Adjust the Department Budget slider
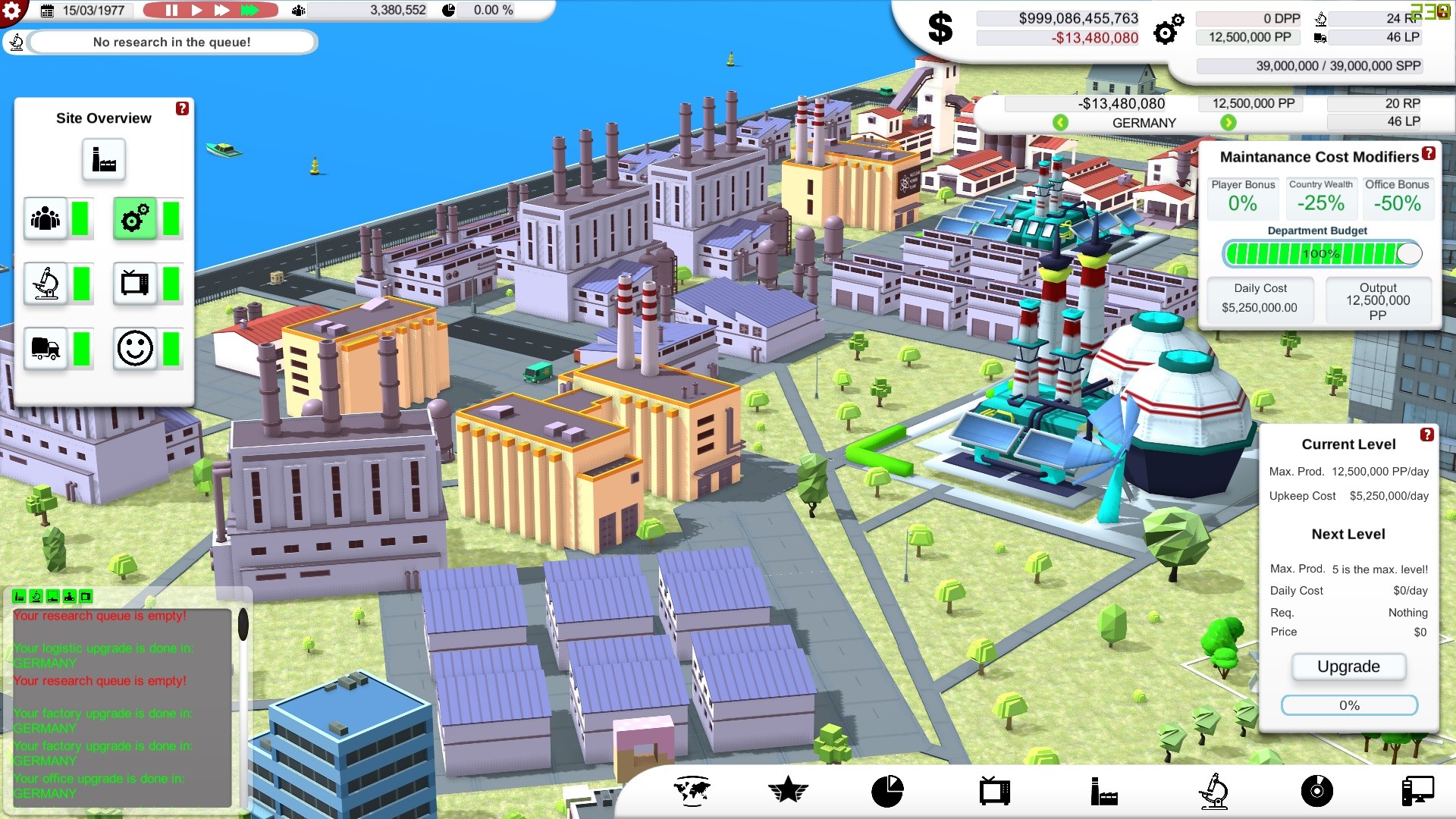 click(1411, 253)
